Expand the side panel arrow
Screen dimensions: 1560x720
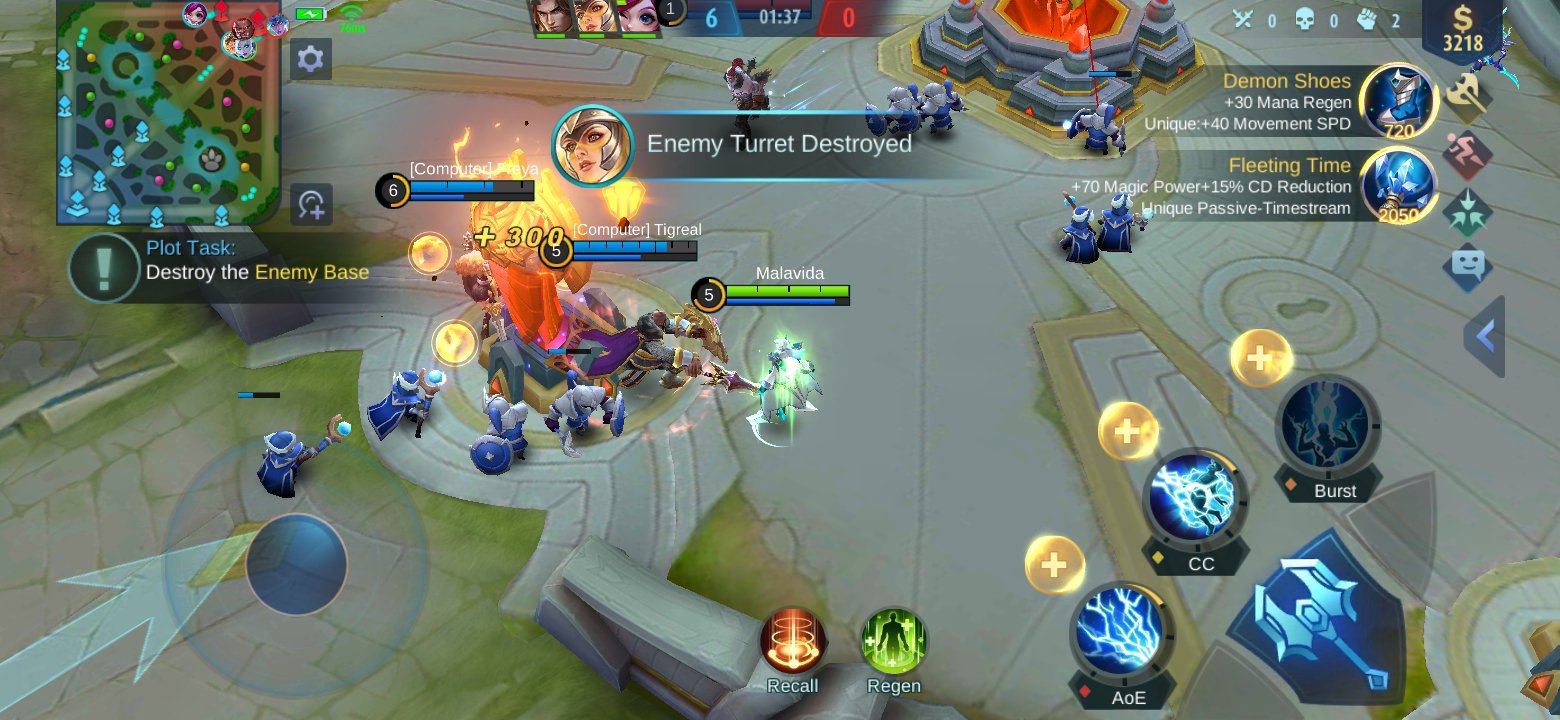[1485, 337]
